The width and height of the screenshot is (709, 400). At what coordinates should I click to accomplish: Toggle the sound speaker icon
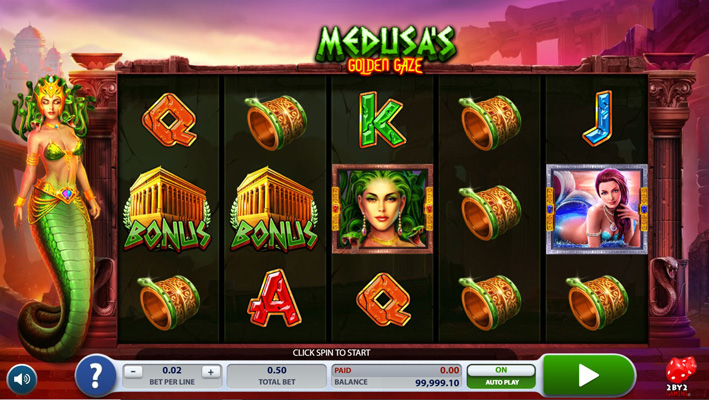click(22, 379)
